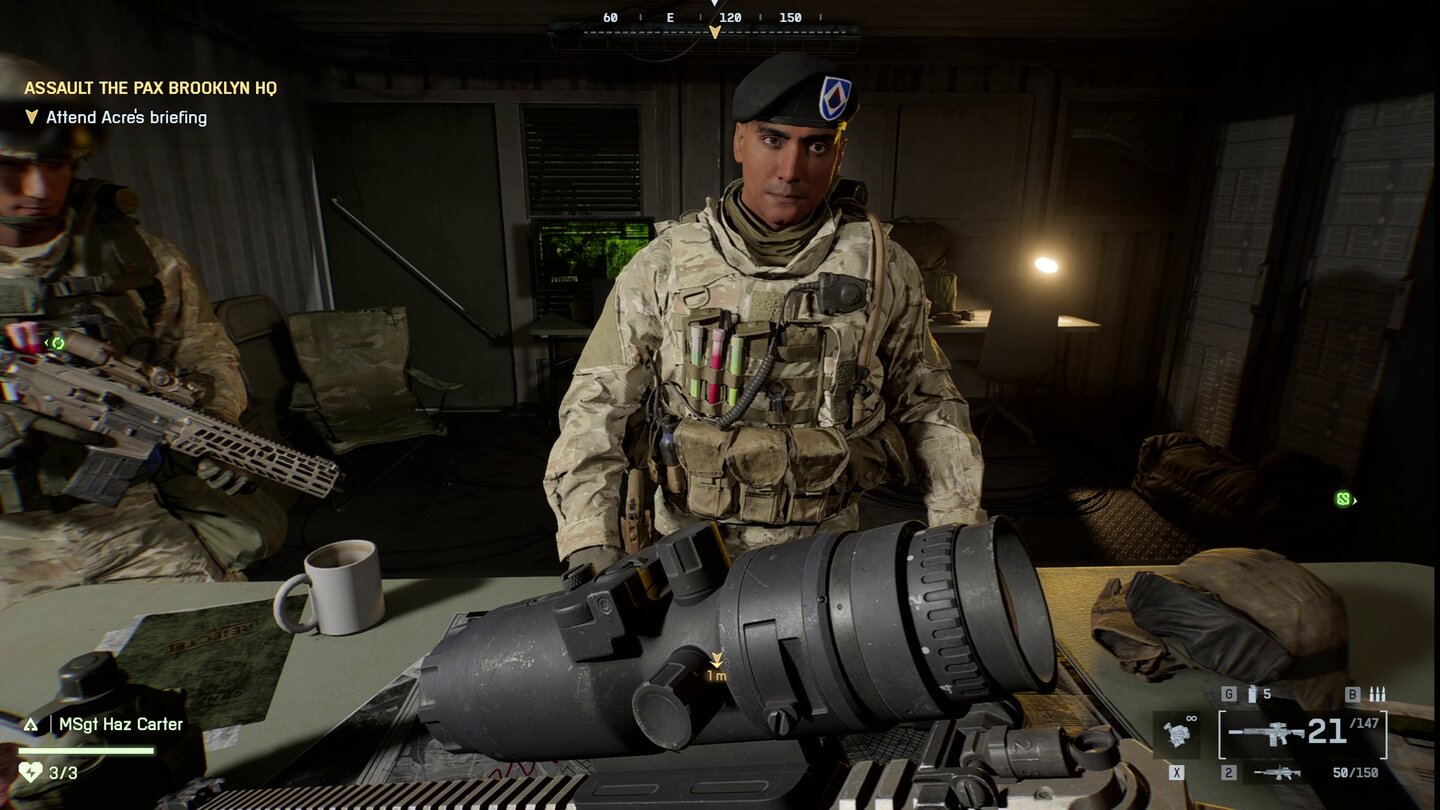This screenshot has height=810, width=1440.
Task: Click the heart health icon showing 3/3
Action: [31, 771]
